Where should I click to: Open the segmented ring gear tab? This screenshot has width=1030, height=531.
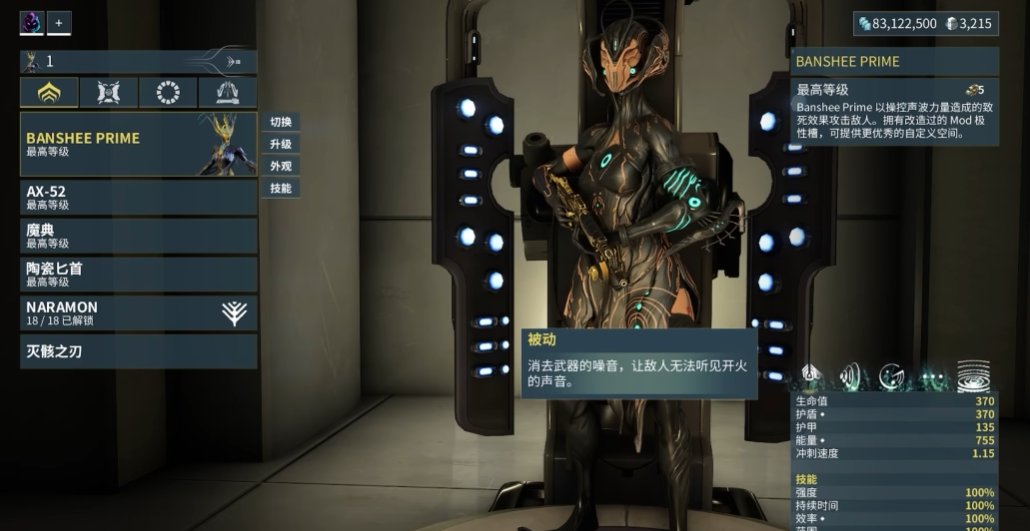168,93
